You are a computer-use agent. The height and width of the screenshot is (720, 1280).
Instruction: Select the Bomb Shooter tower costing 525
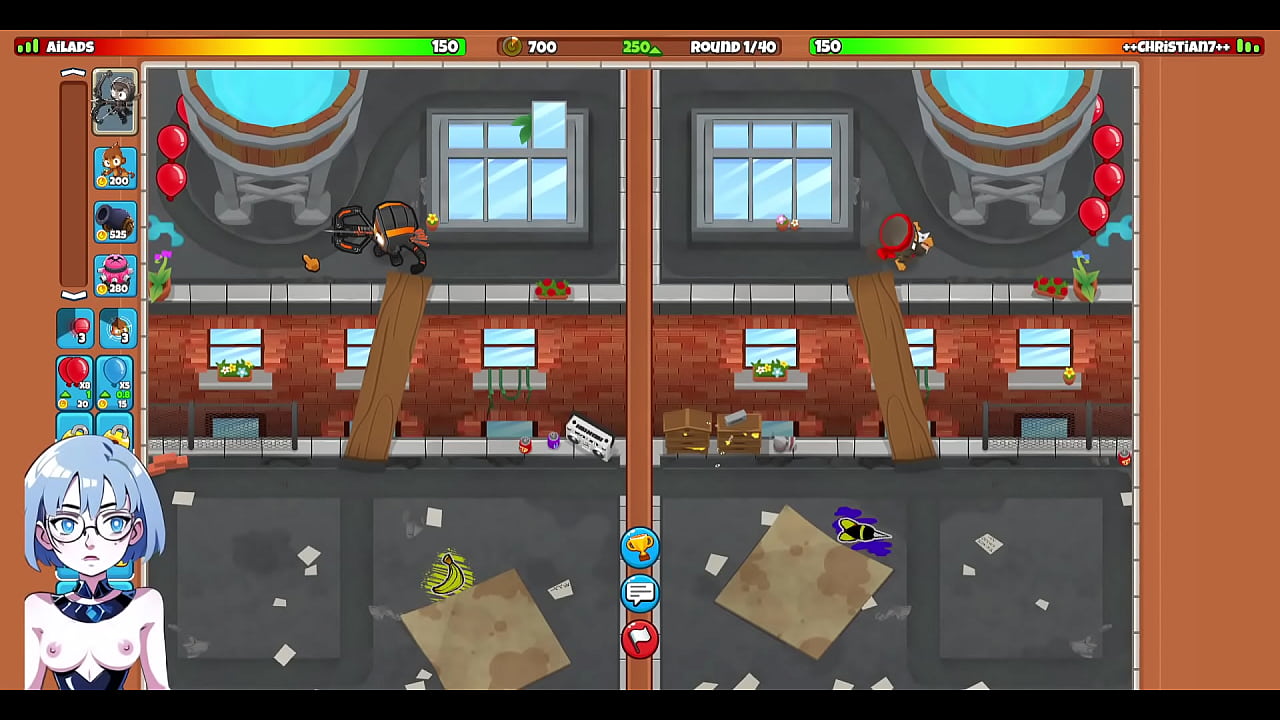tap(114, 220)
